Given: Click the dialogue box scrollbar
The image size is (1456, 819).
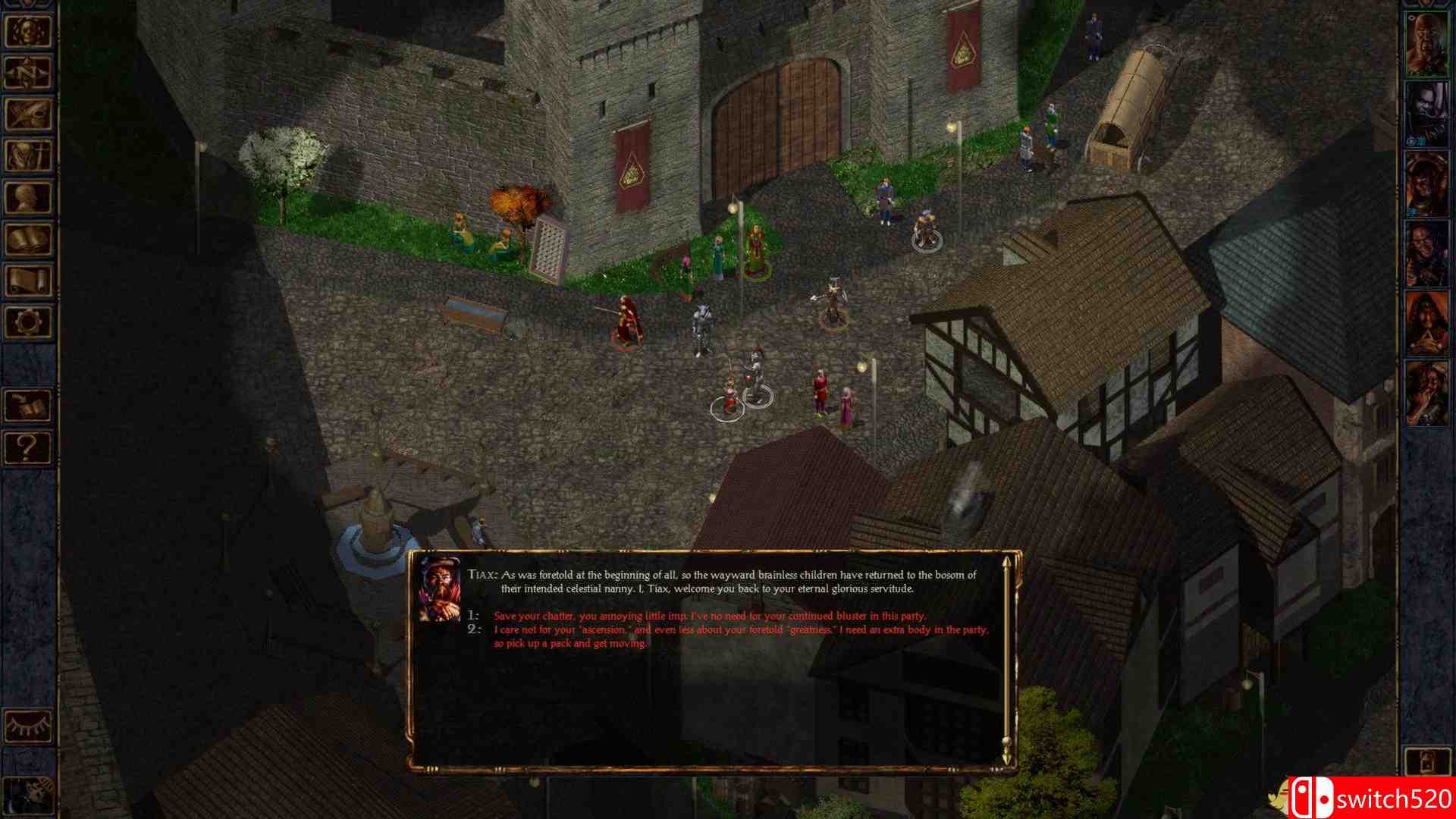Looking at the screenshot, I should 1006,660.
